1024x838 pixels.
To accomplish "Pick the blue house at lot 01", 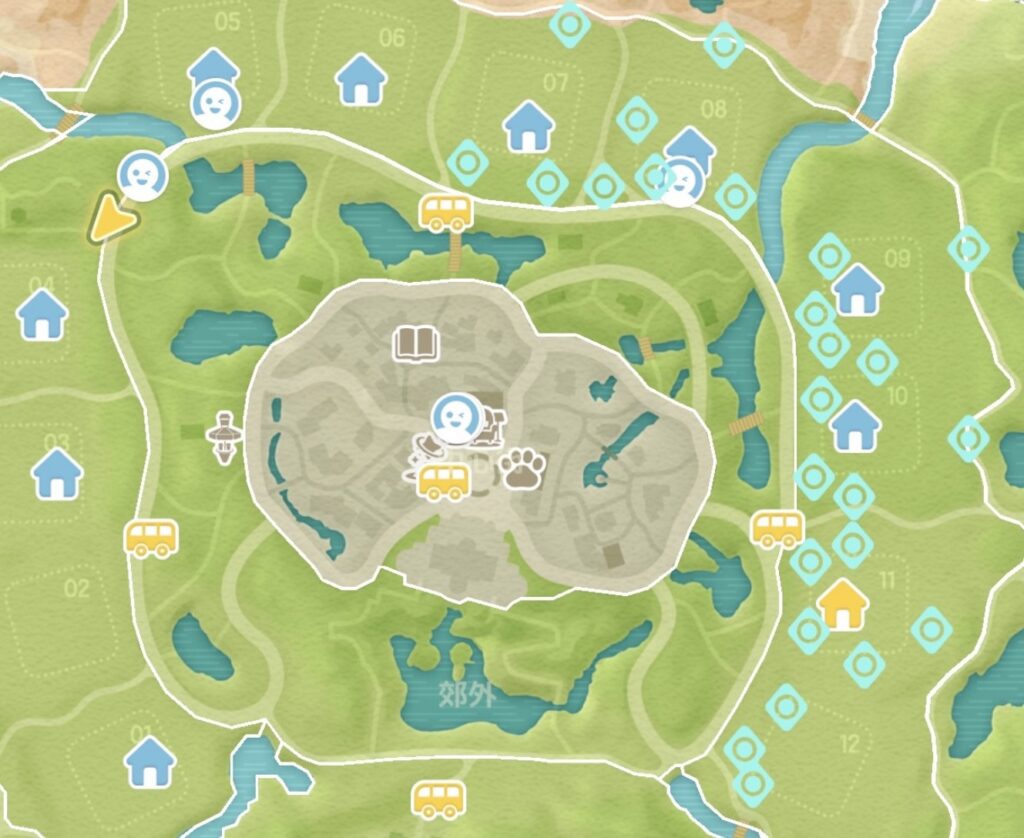I will [x=150, y=762].
